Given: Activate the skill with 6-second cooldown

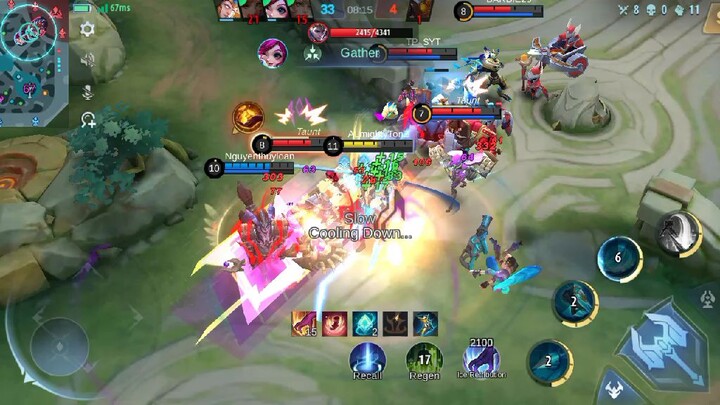Looking at the screenshot, I should tap(619, 258).
